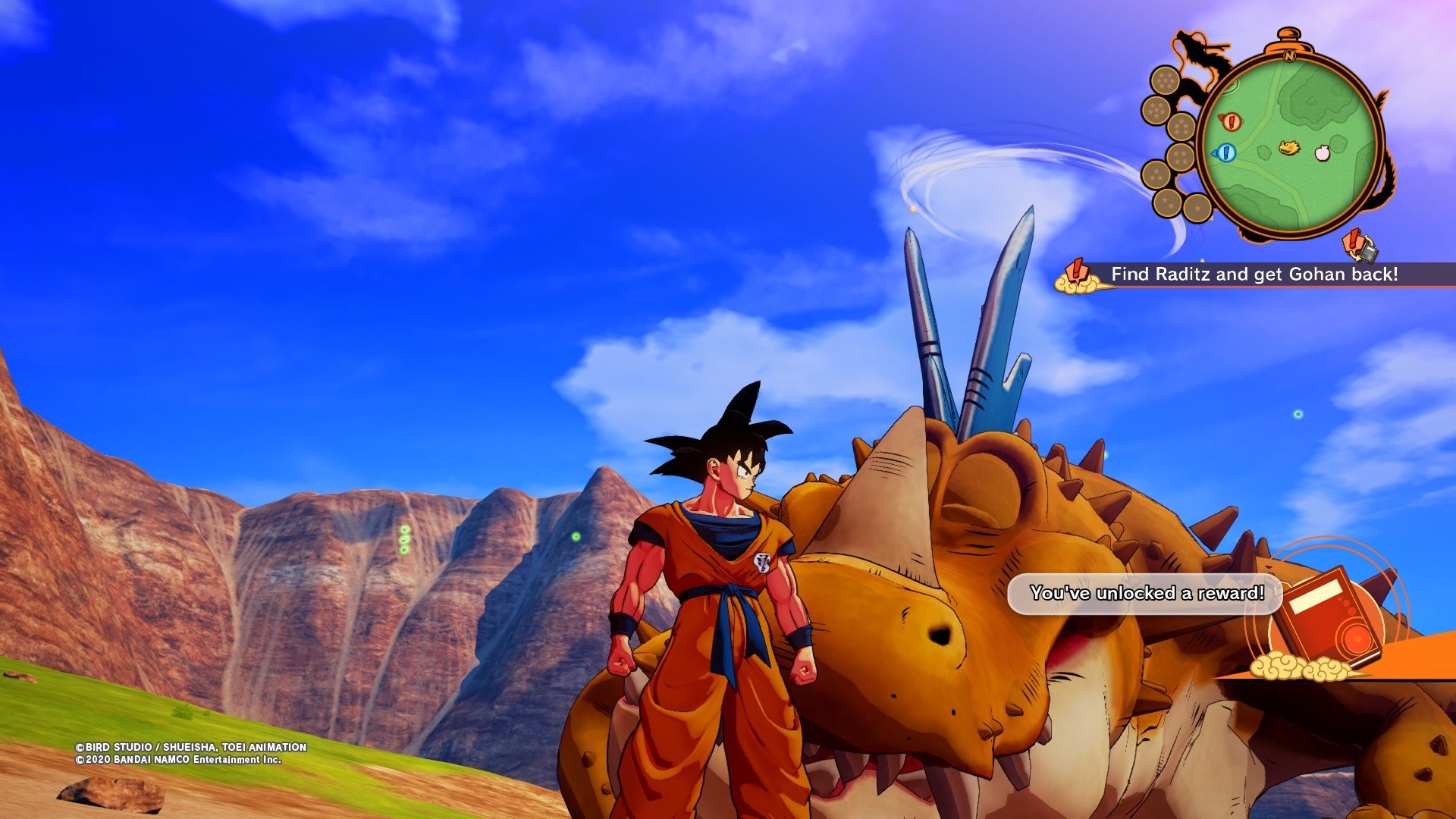
Task: Open the "Find Raditz and get Gohan back!" objective
Action: tap(1254, 275)
